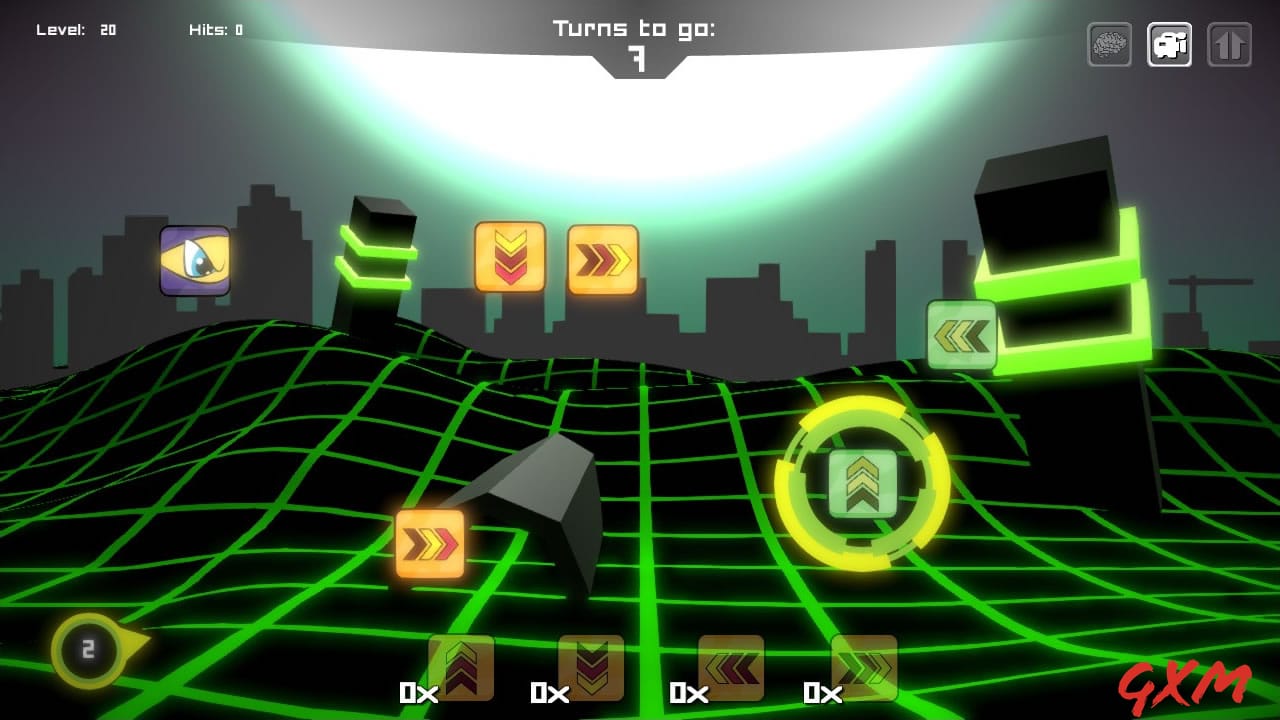Viewport: 1280px width, 720px height.
Task: Toggle hint mode with the brain button
Action: (1110, 44)
